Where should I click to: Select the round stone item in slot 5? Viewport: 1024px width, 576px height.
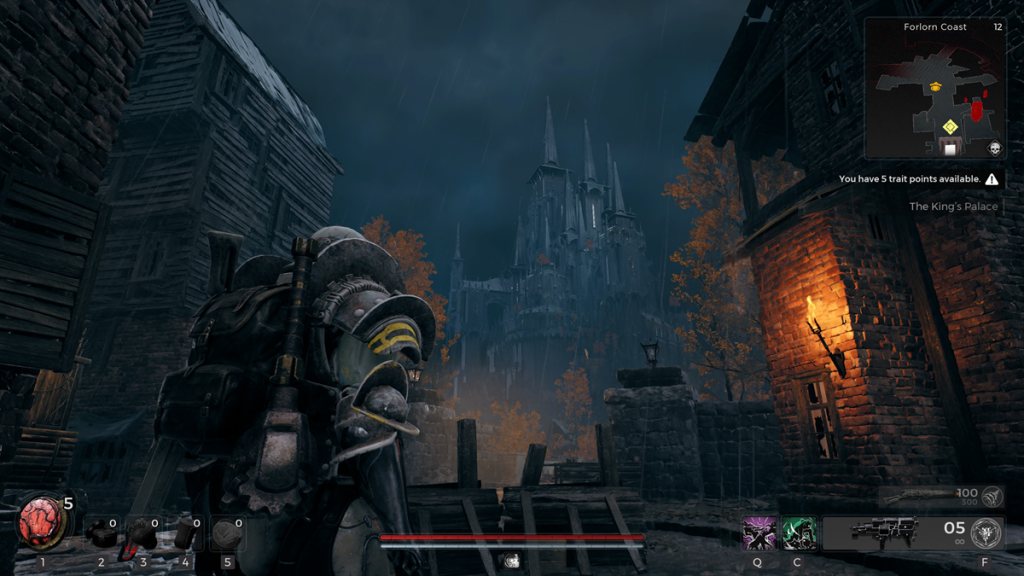226,534
